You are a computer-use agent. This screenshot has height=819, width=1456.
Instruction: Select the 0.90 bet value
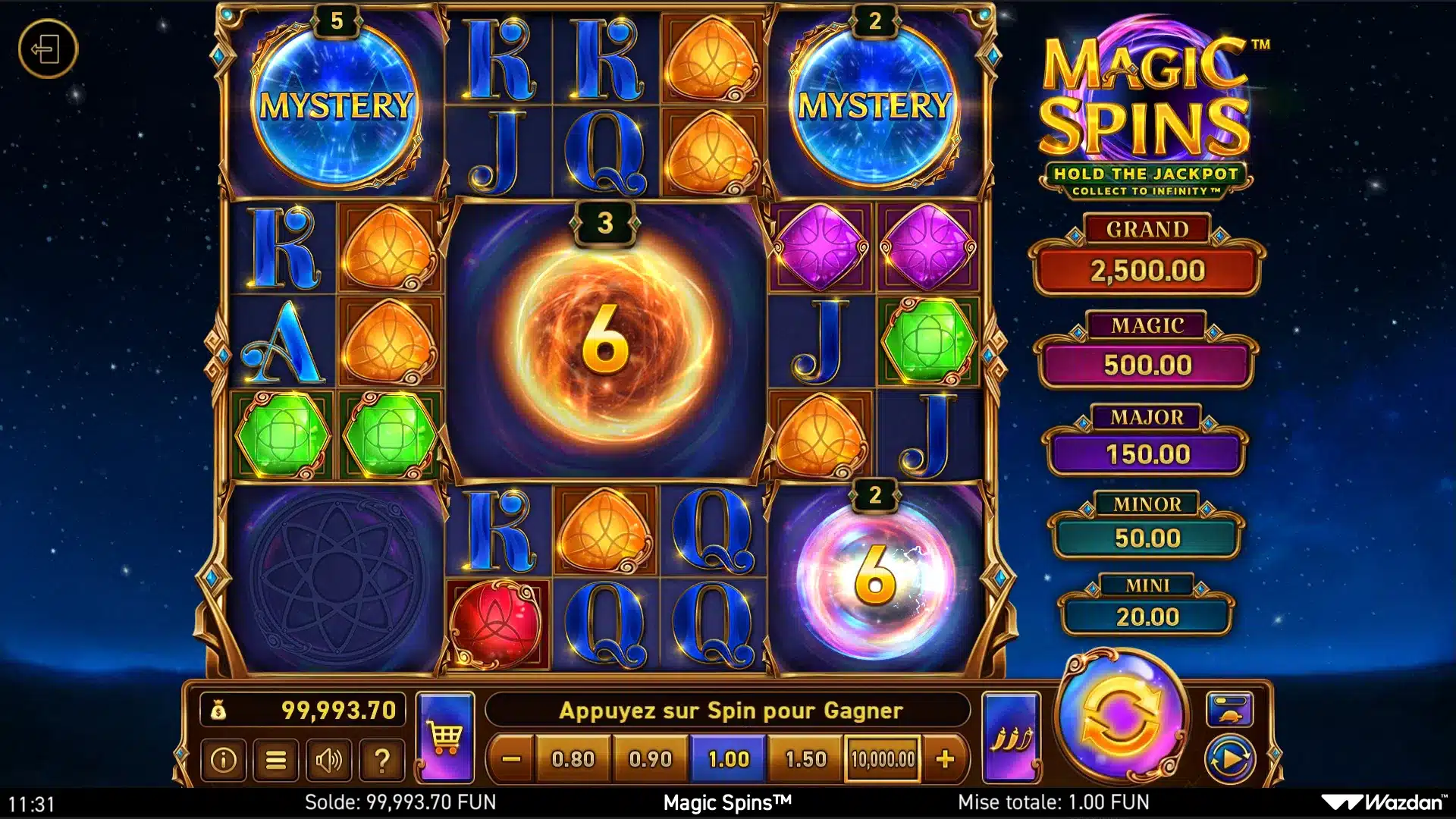click(x=651, y=759)
